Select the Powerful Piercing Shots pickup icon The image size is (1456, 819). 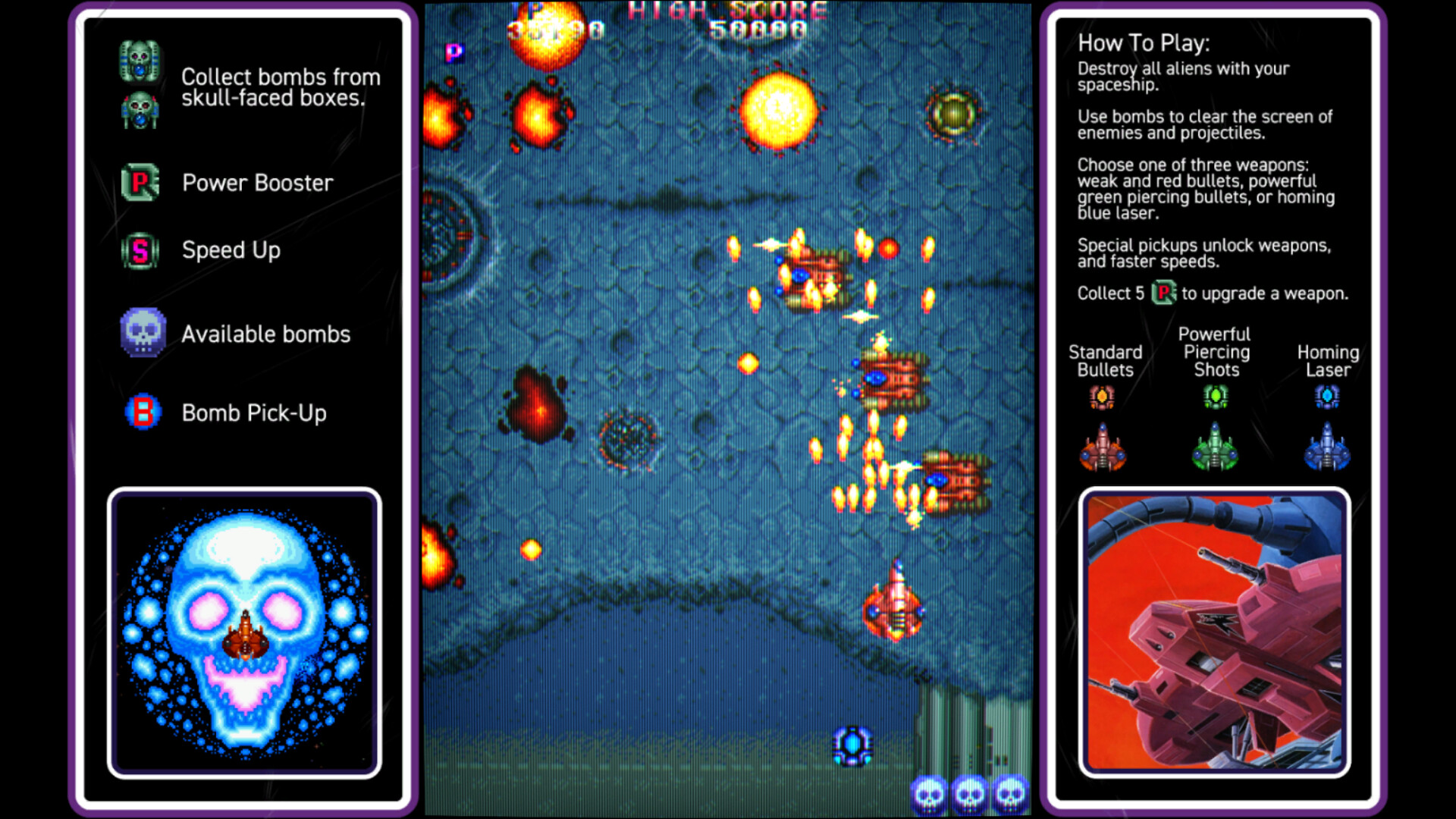coord(1216,395)
